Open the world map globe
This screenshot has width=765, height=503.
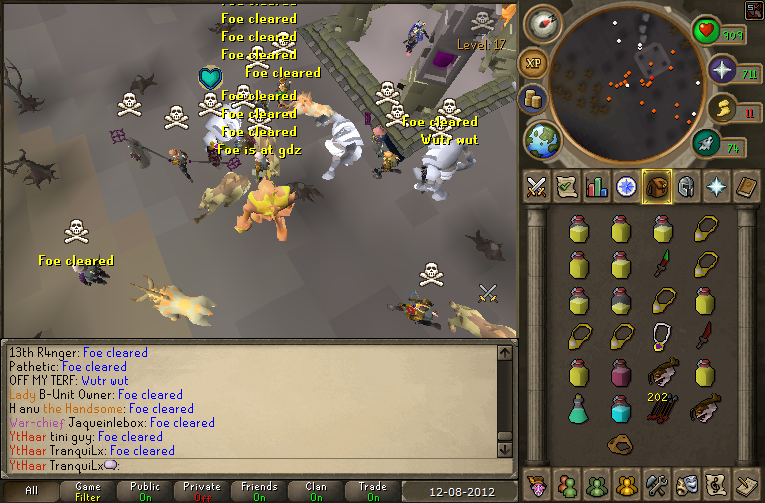544,138
